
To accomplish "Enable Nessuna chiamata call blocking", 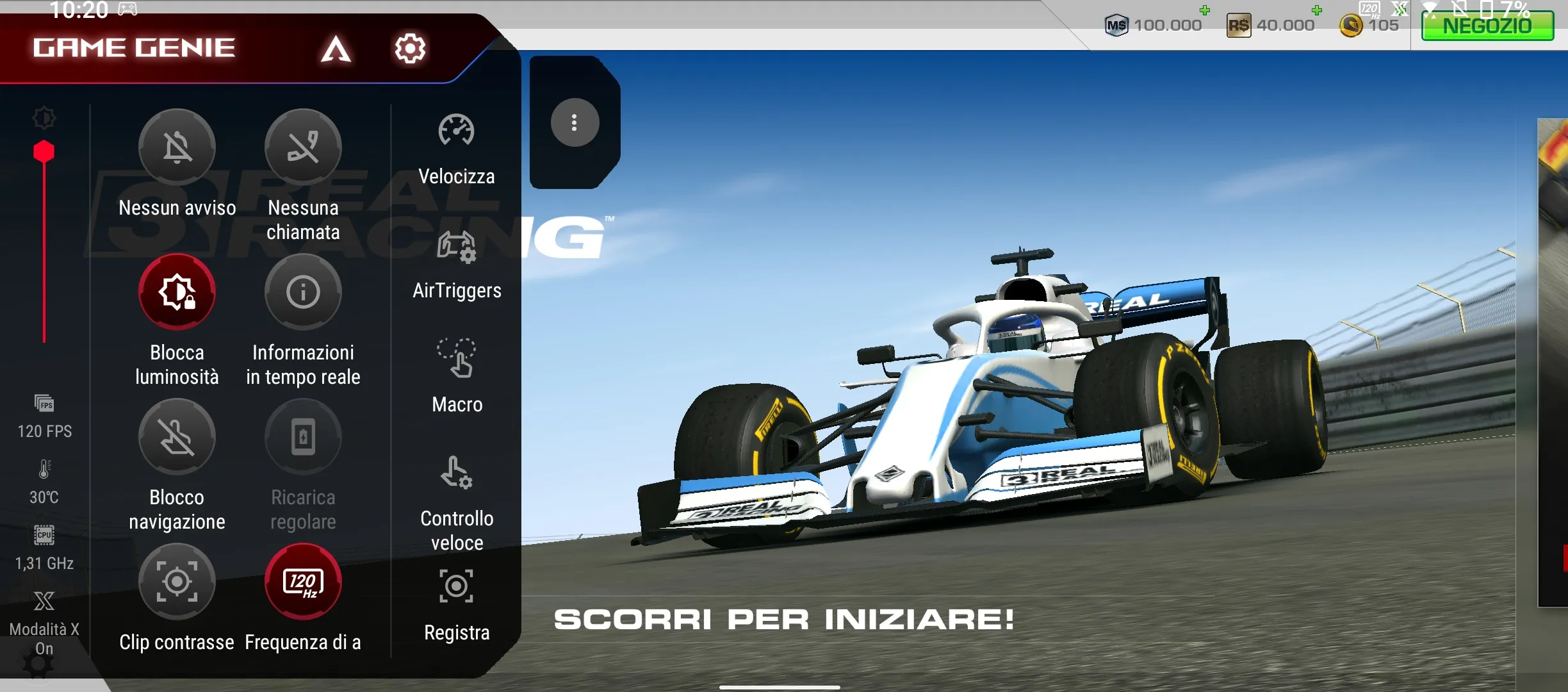I will (304, 146).
